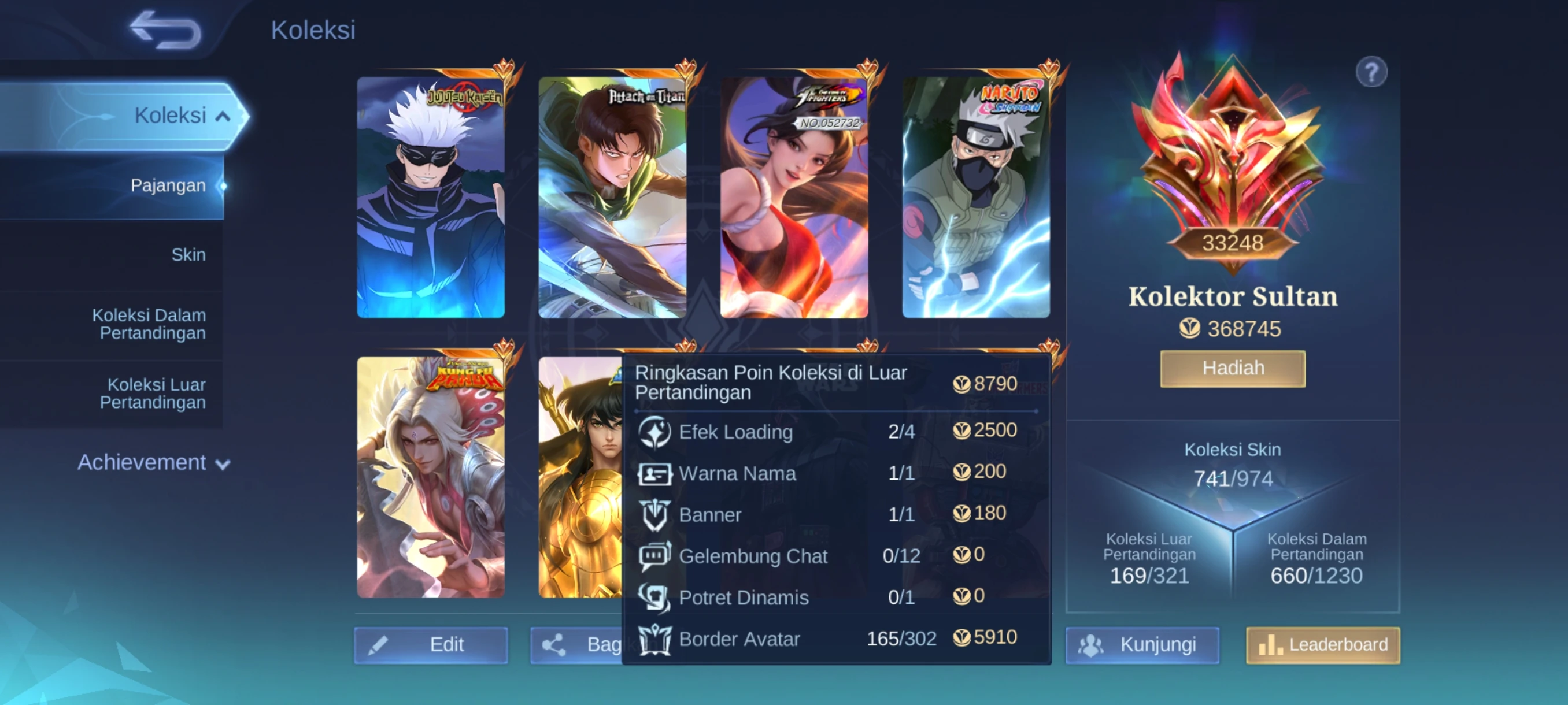View the King of Fighters skin card
Screen dimensions: 1568x705
pos(794,197)
